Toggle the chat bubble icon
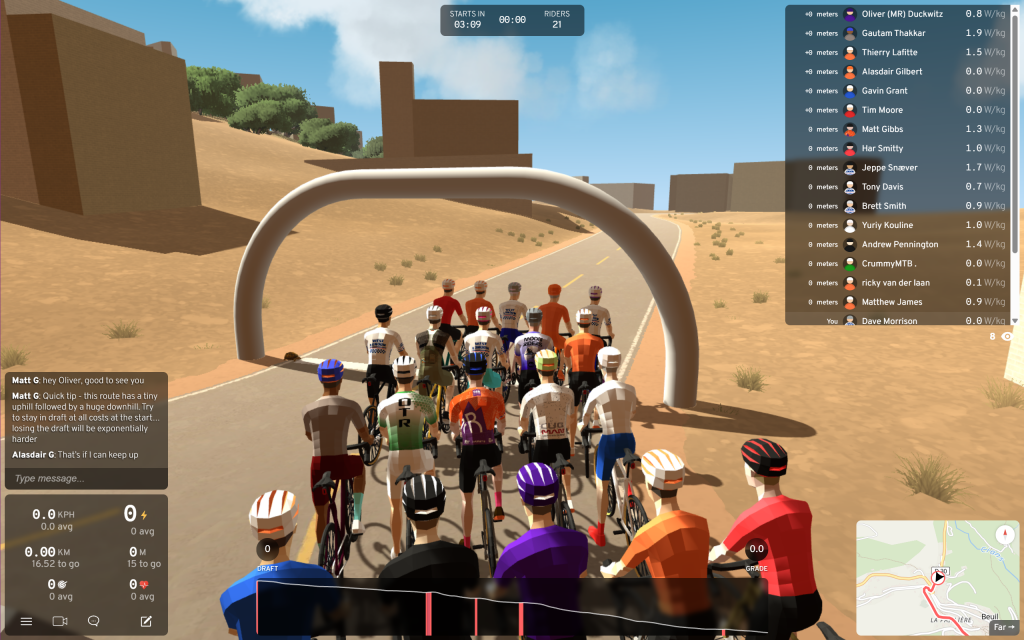The width and height of the screenshot is (1024, 640). pos(94,621)
